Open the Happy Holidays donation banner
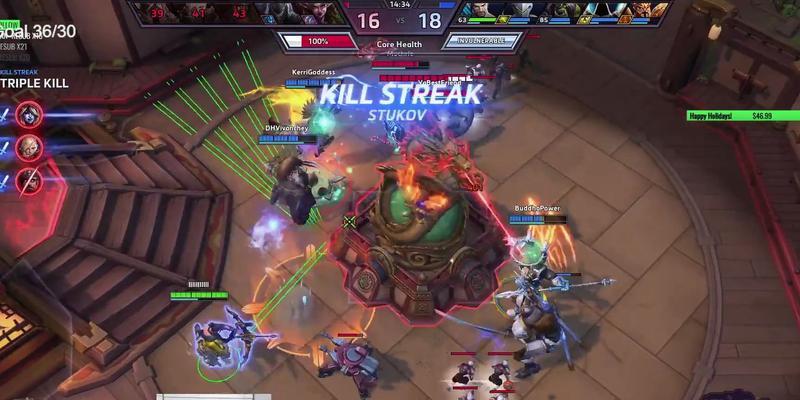This screenshot has height=400, width=800. pyautogui.click(x=731, y=116)
